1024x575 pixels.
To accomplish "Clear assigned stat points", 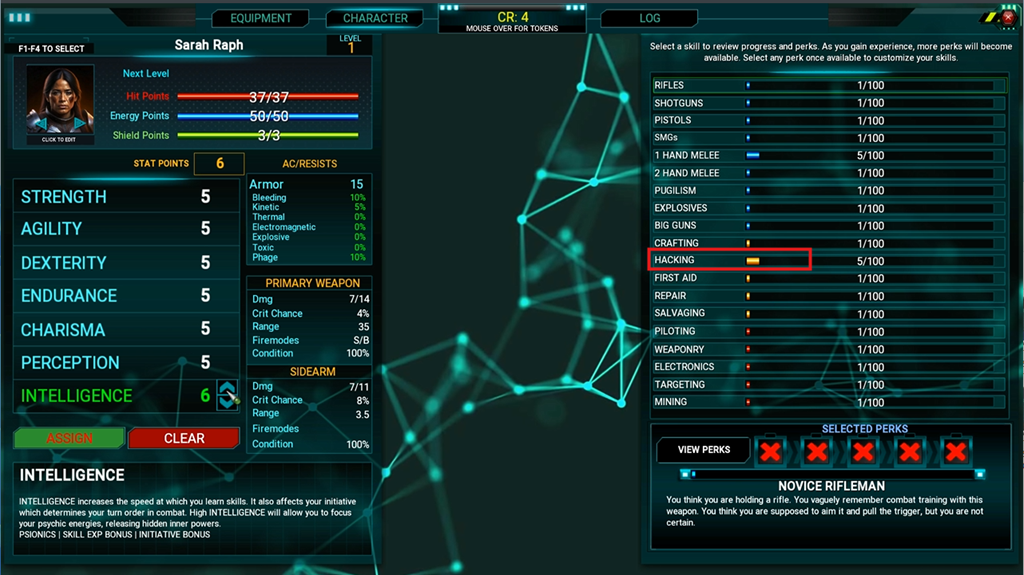I will point(184,438).
